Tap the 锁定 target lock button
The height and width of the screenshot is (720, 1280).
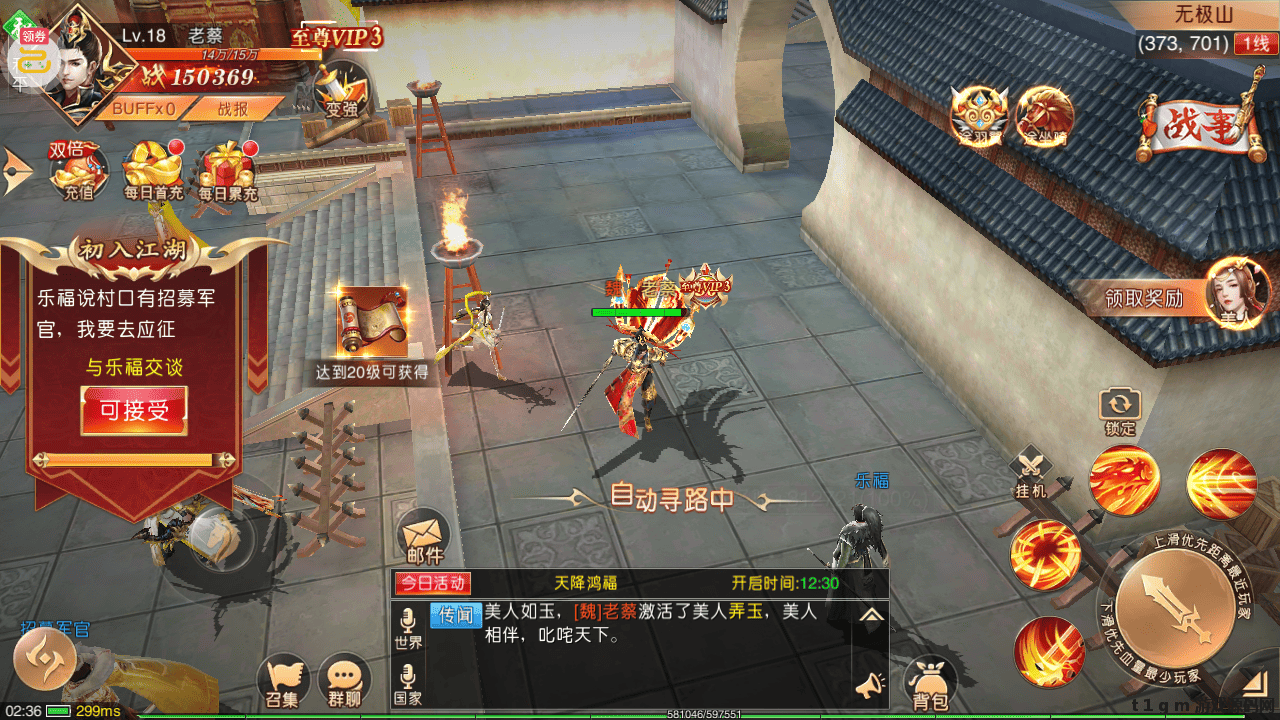pyautogui.click(x=1120, y=411)
